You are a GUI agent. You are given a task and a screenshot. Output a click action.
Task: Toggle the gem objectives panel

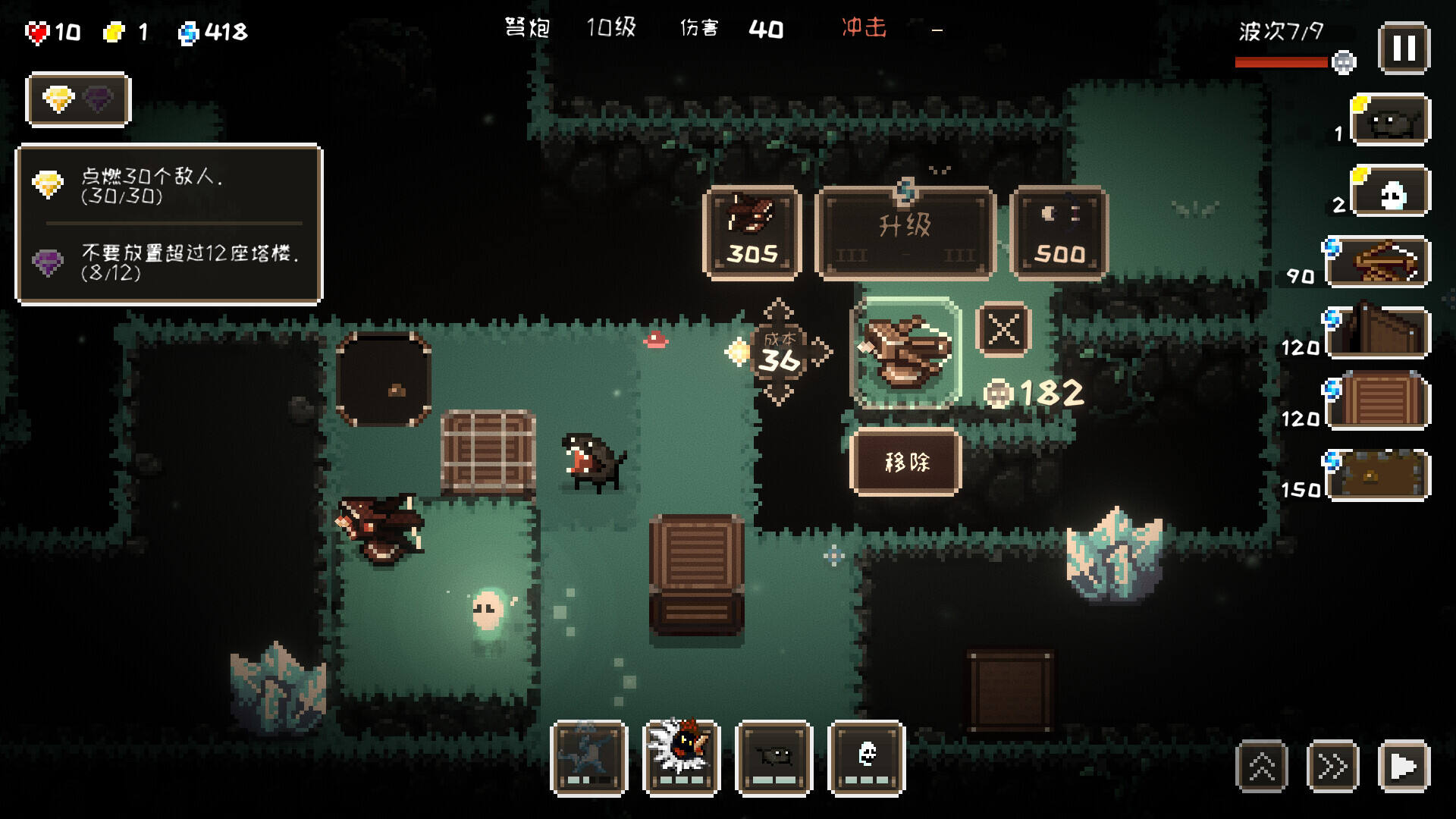[78, 99]
